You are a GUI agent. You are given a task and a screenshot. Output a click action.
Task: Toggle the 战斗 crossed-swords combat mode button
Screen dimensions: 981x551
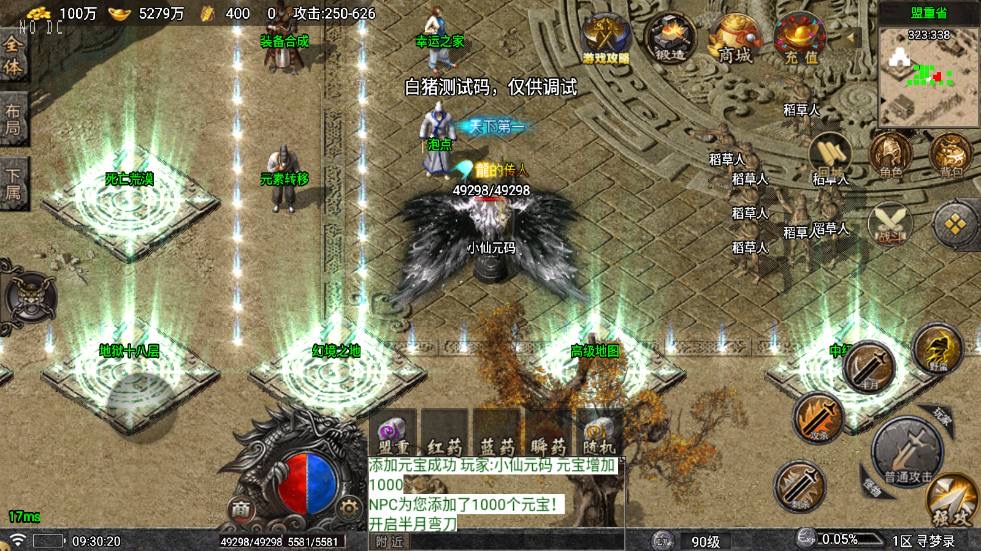click(x=889, y=222)
